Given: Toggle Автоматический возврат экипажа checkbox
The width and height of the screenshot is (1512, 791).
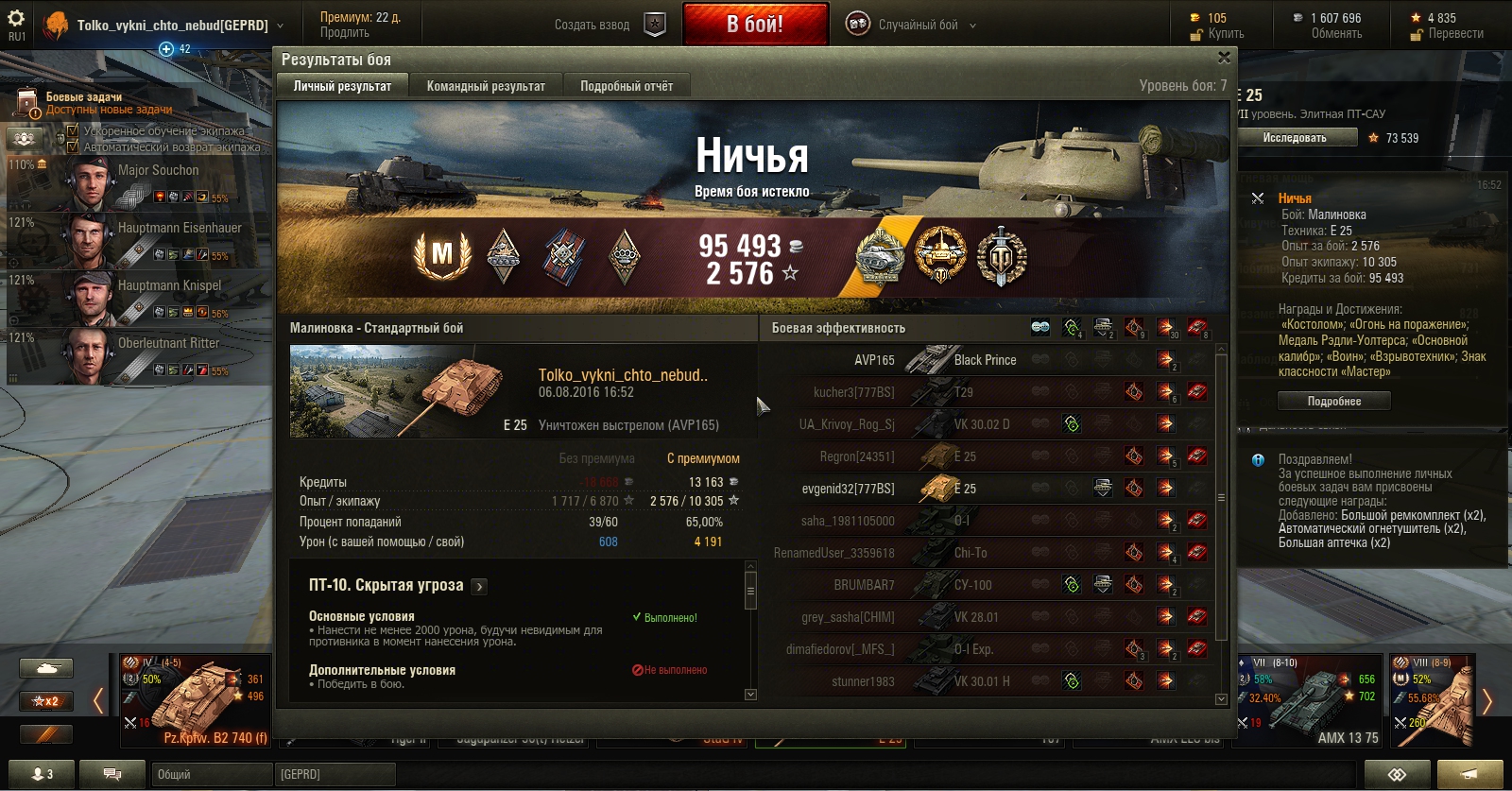Looking at the screenshot, I should click(x=73, y=146).
